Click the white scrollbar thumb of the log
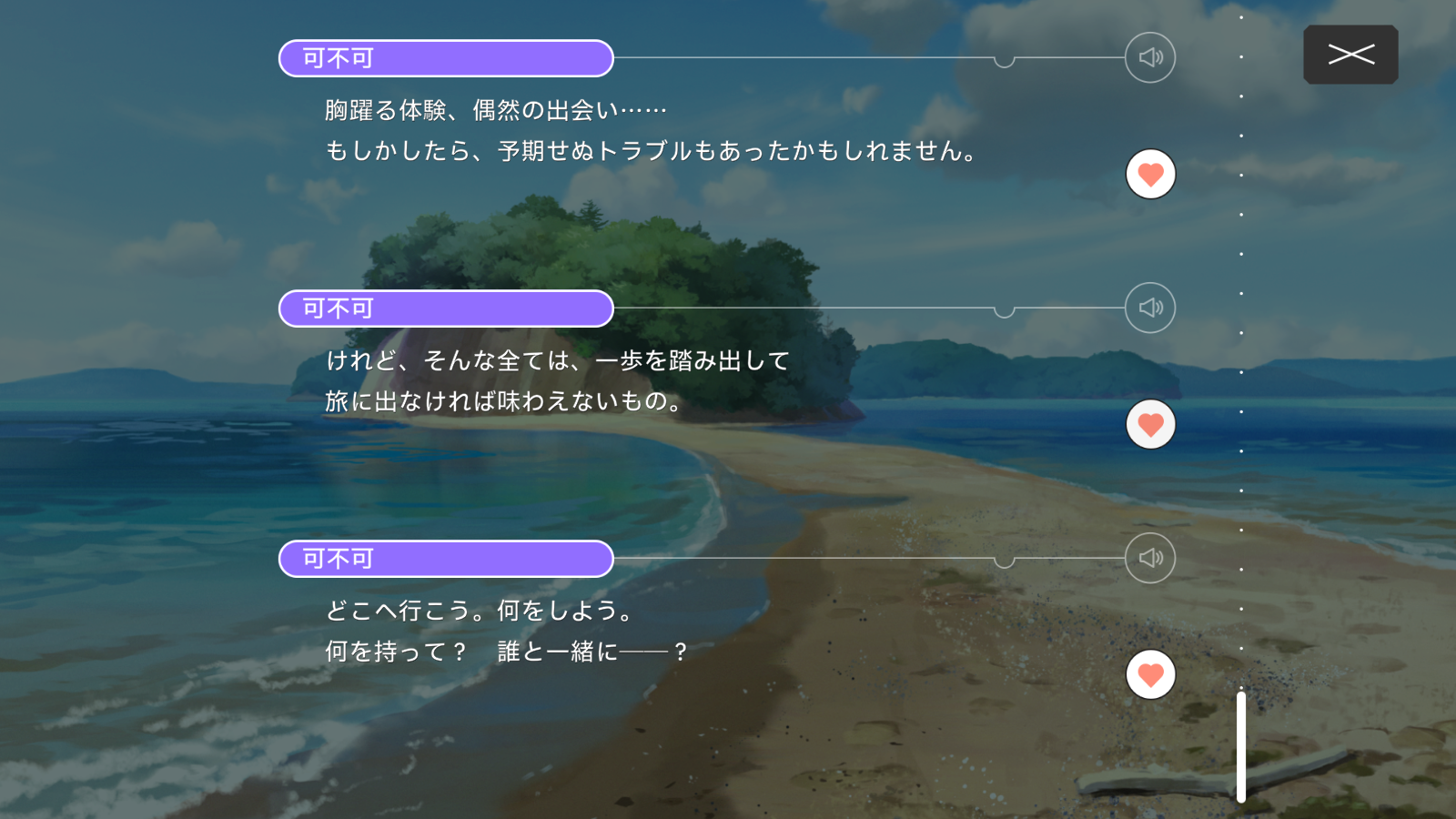 click(x=1240, y=746)
